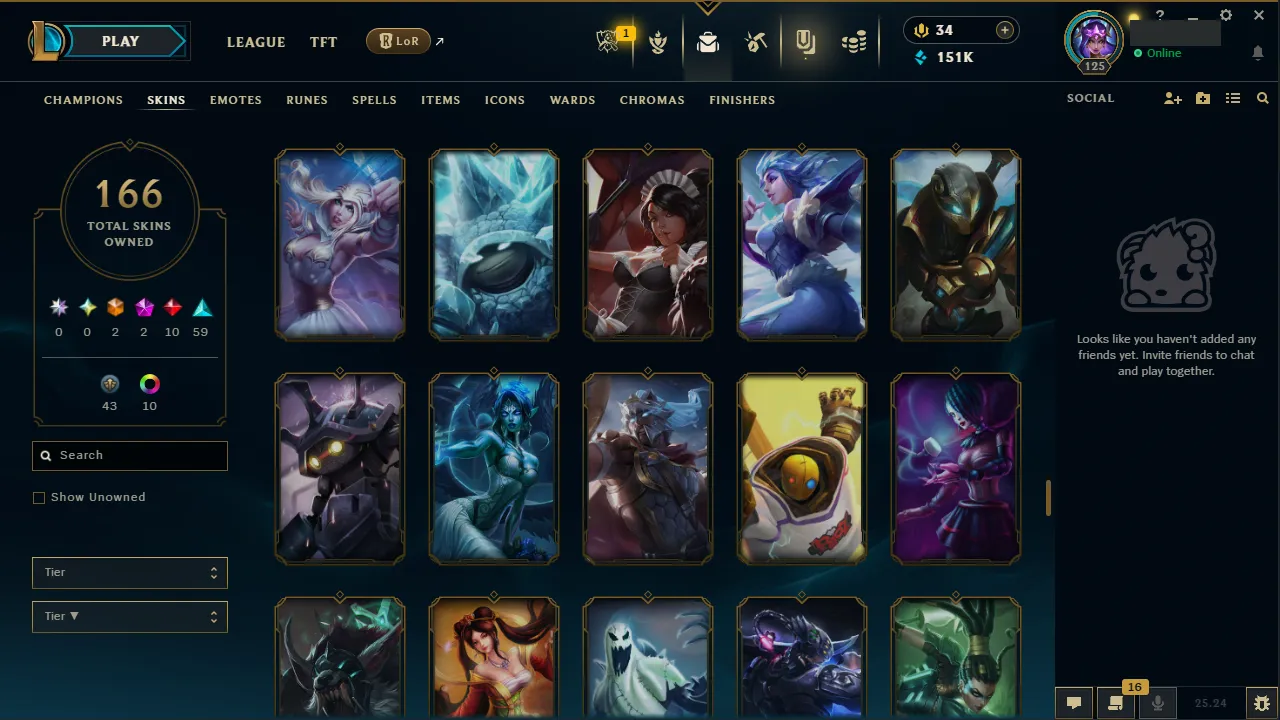Viewport: 1280px width, 720px height.
Task: Open the Loot backpack
Action: pyautogui.click(x=708, y=41)
